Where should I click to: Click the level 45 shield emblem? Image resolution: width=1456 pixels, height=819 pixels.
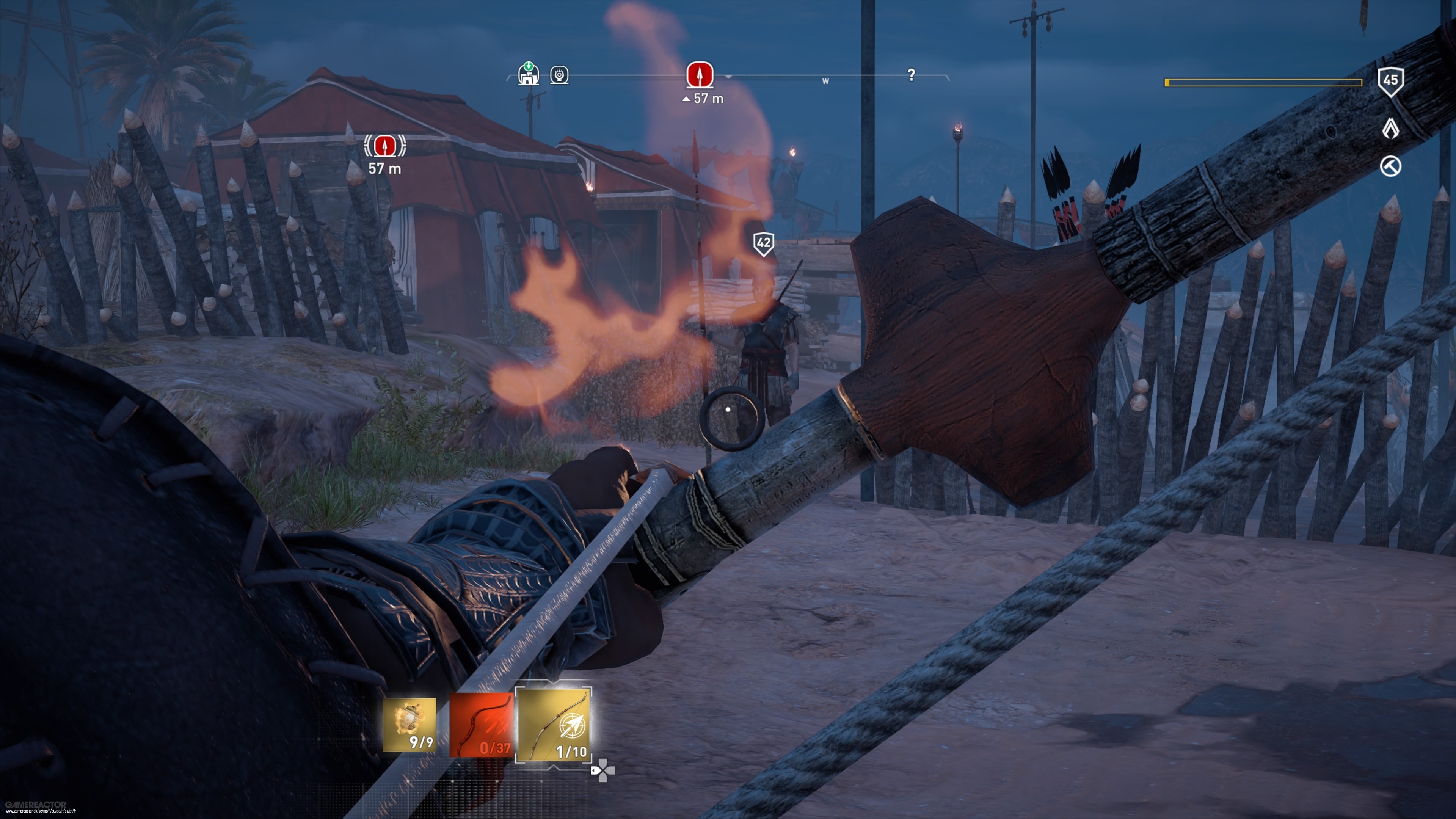point(1391,82)
